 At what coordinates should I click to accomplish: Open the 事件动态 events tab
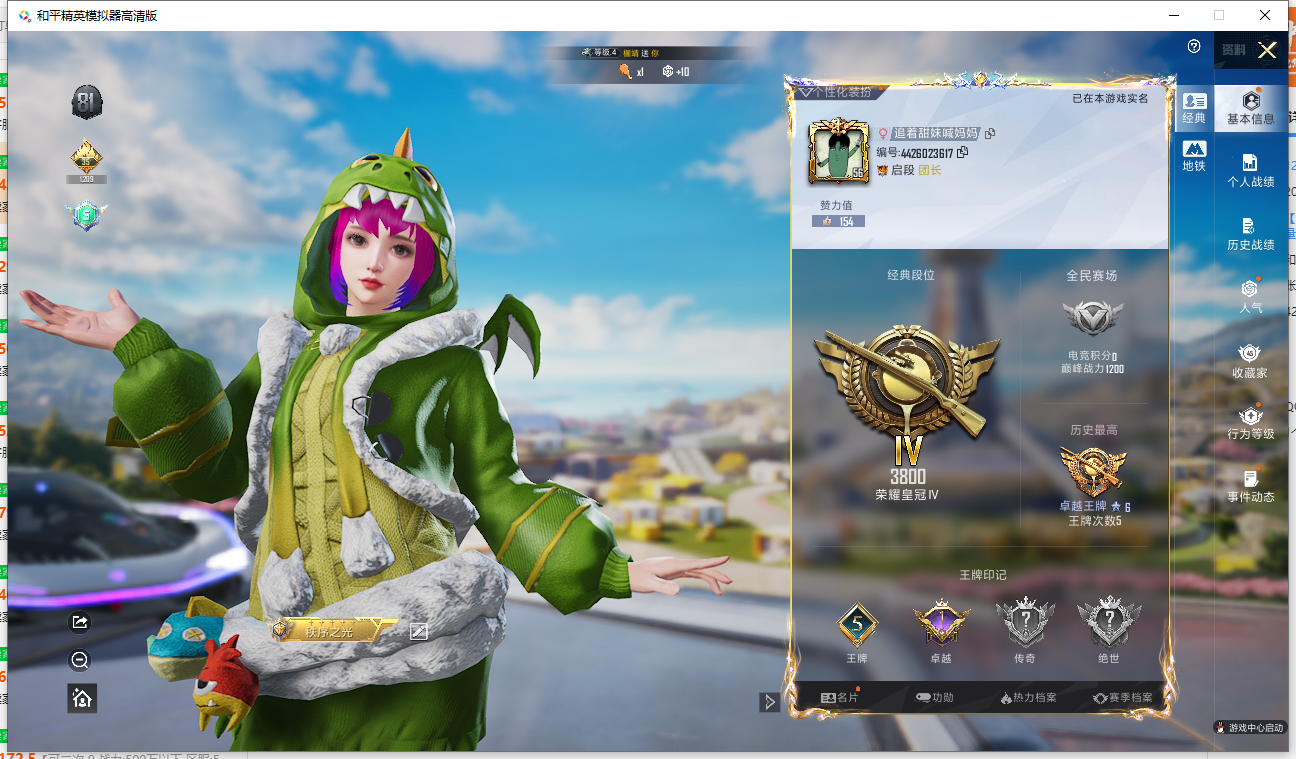click(1250, 485)
